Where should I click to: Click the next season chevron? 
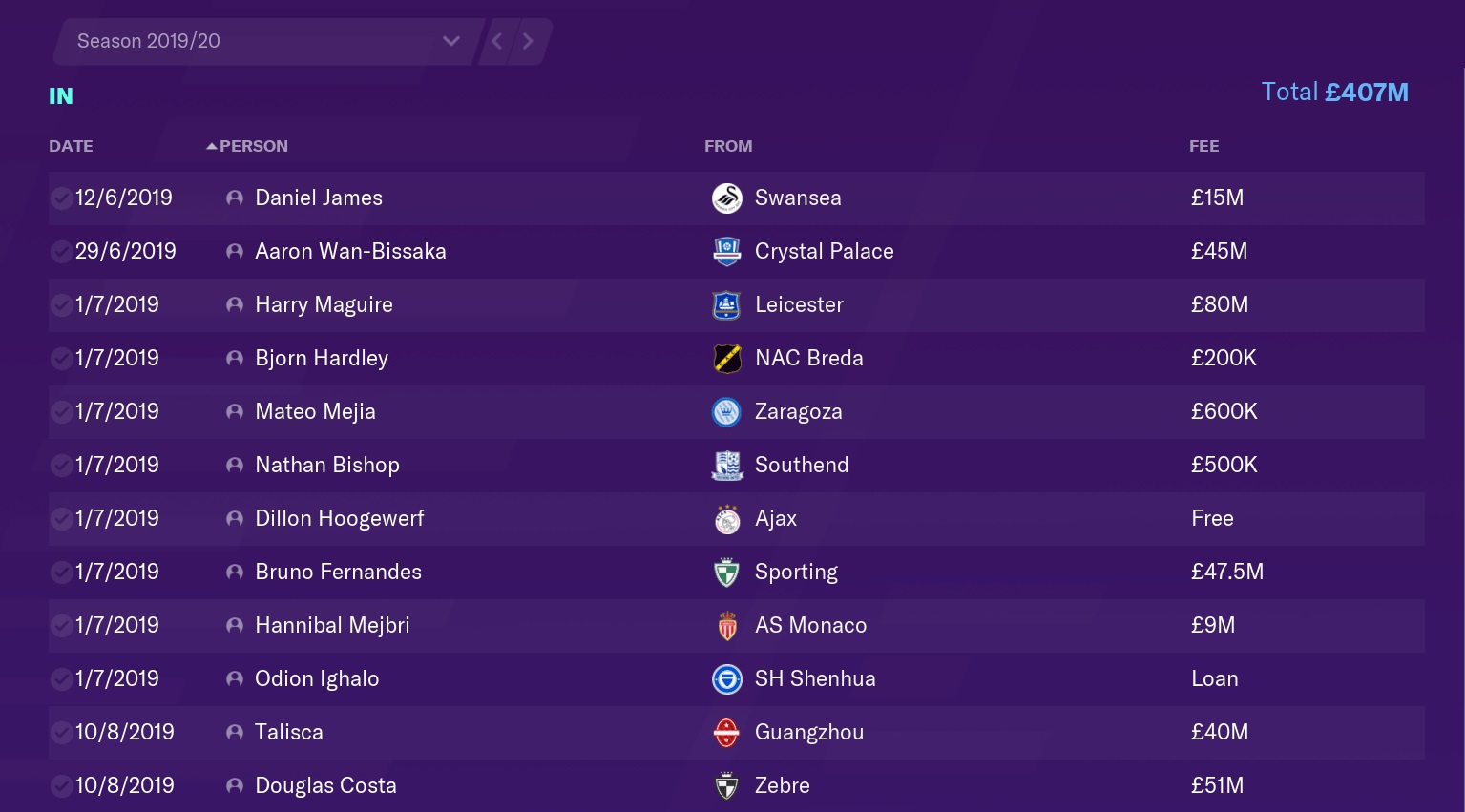pos(528,41)
